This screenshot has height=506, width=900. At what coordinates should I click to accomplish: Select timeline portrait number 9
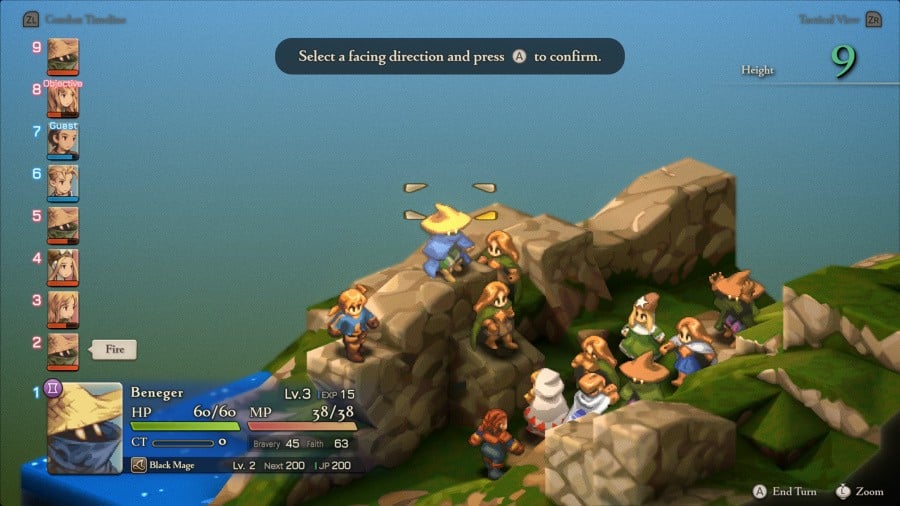coord(62,54)
